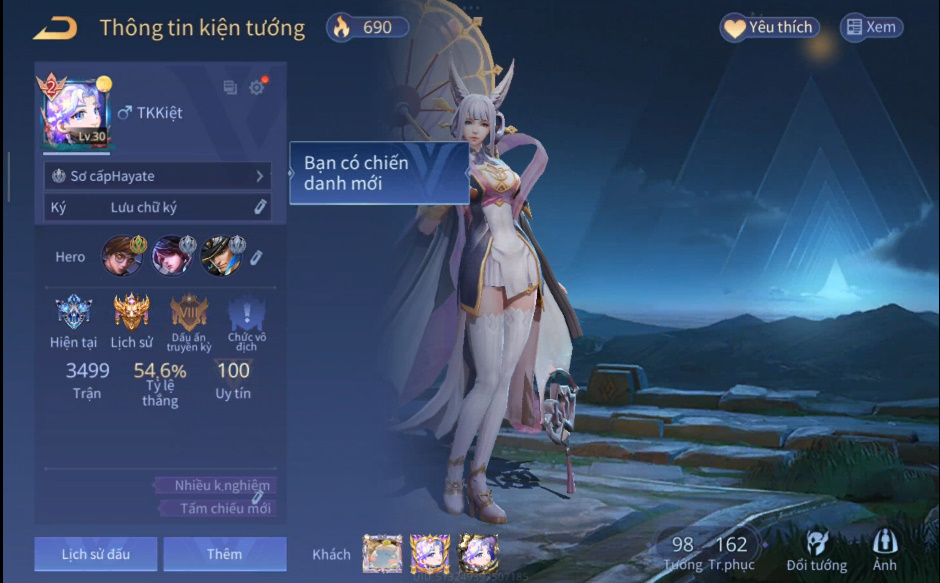Dismiss the Bạn có chiến danh mới tooltip
Viewport: 940px width, 583px height.
pyautogui.click(x=379, y=174)
